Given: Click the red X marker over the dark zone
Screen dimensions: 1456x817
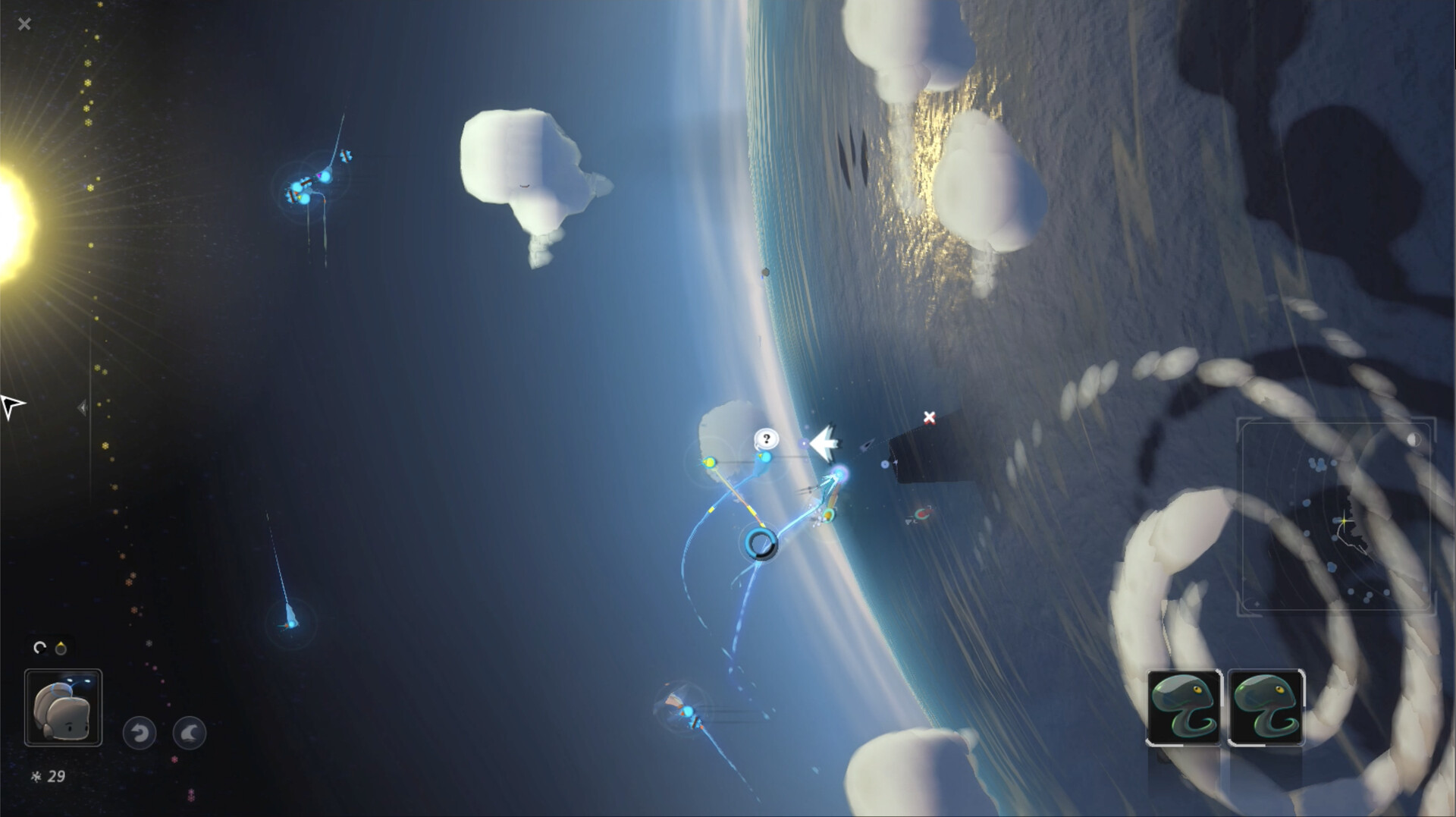Looking at the screenshot, I should 928,417.
